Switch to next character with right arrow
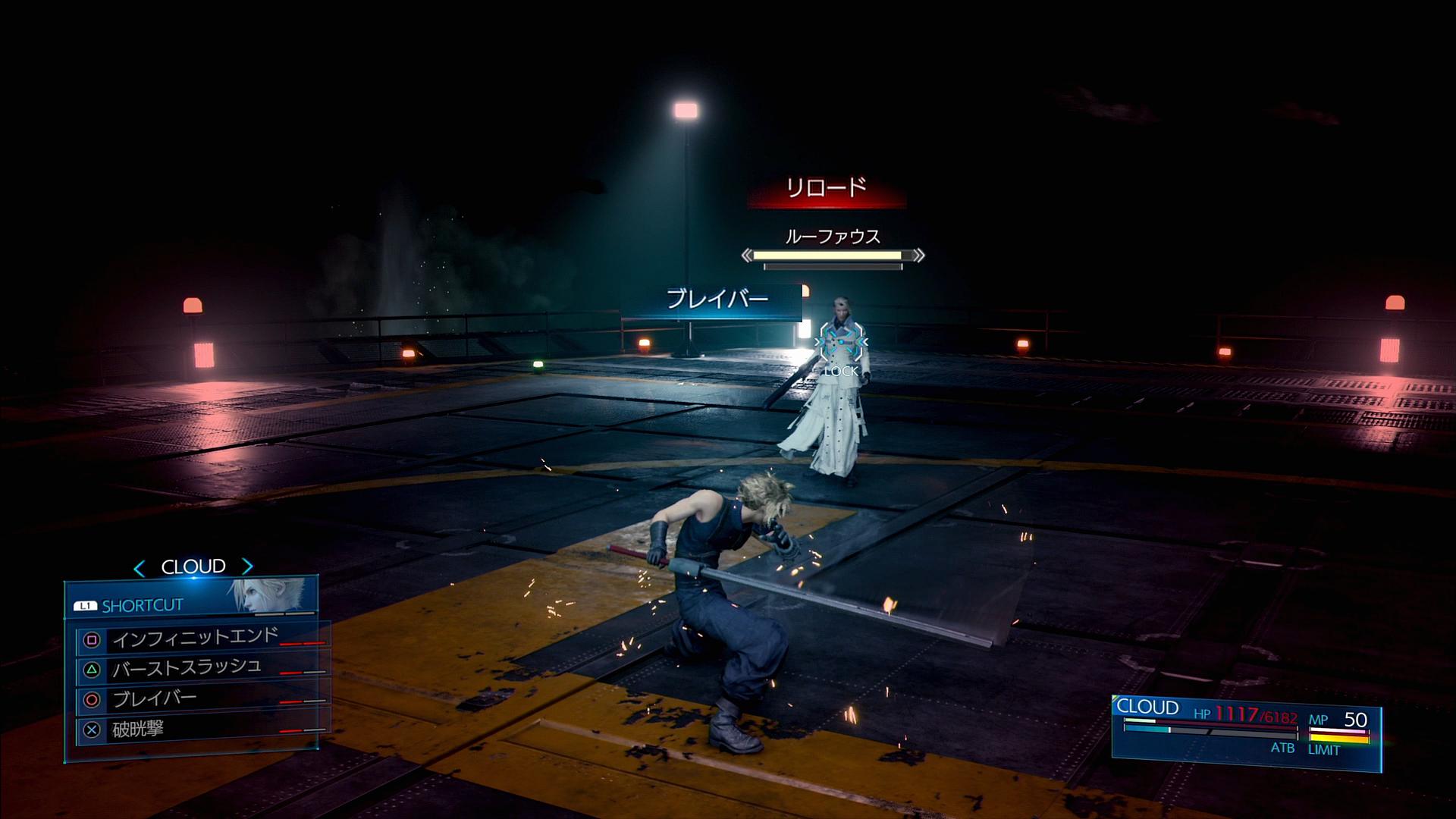The image size is (1456, 819). [x=247, y=566]
